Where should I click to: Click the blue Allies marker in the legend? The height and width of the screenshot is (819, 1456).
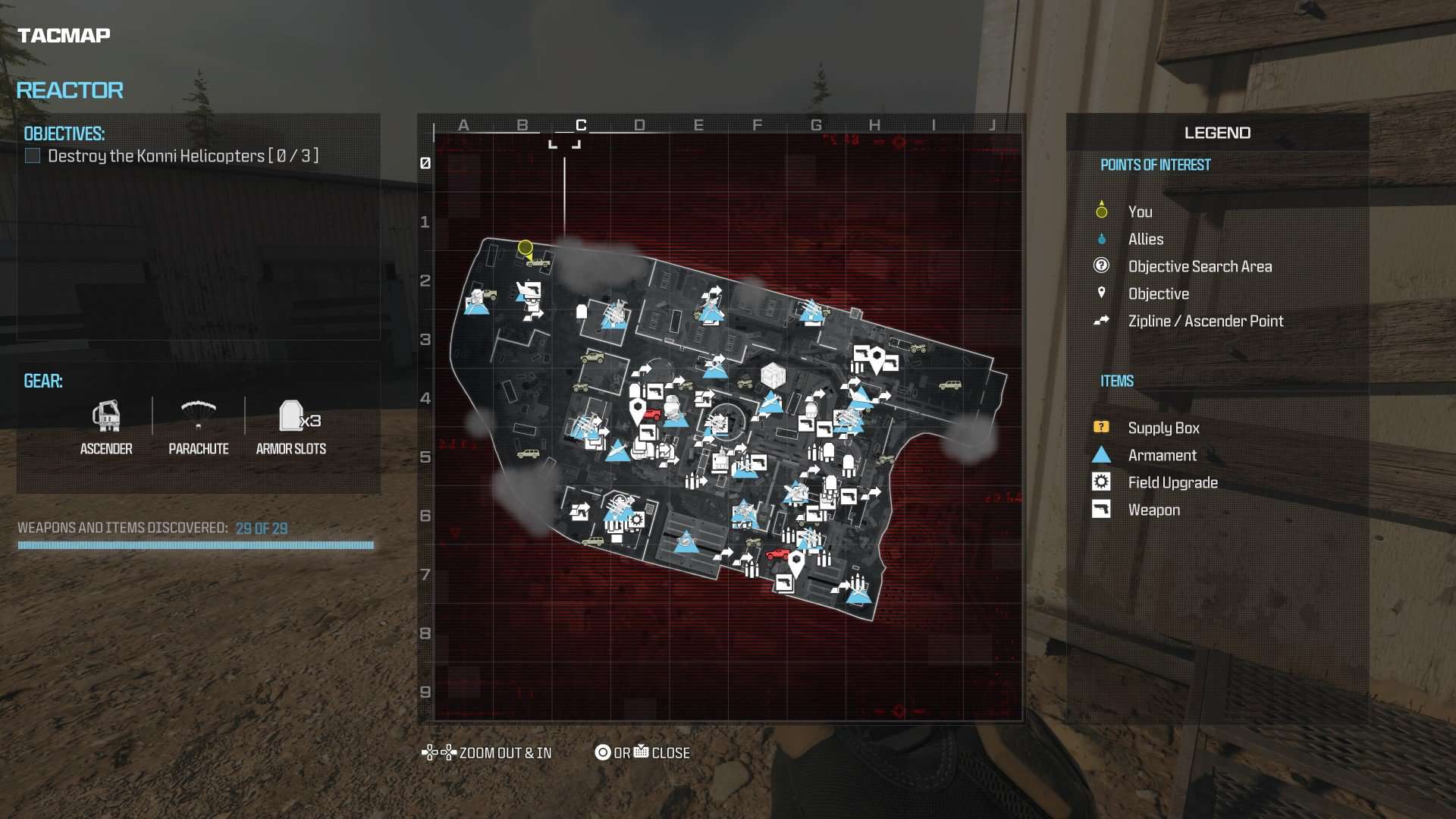tap(1101, 239)
